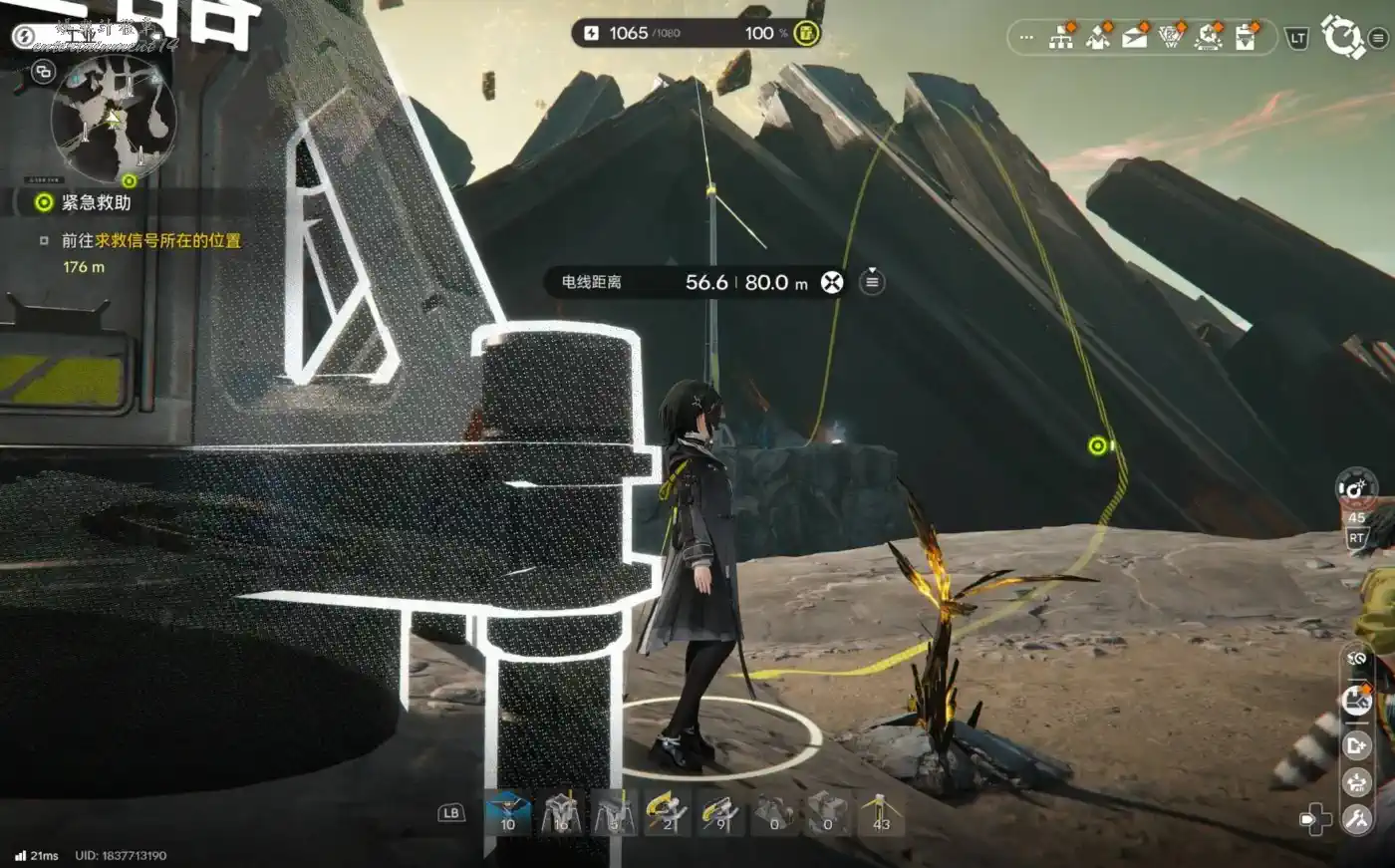The width and height of the screenshot is (1395, 868).
Task: Open the hamburger main menu button
Action: (1378, 39)
